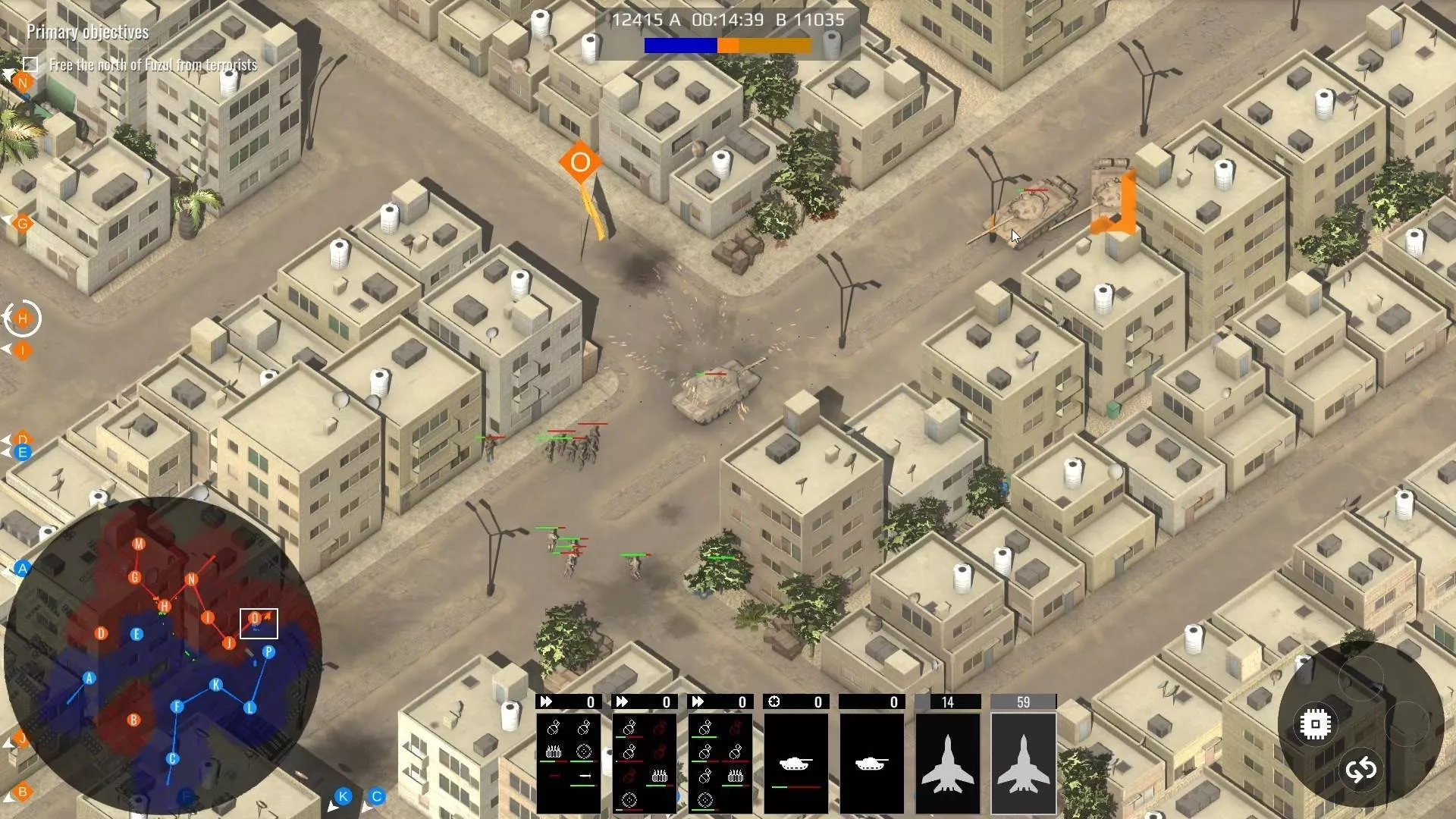Activate the circular swap arrows button
Screen dimensions: 1456x819
coord(1360,770)
